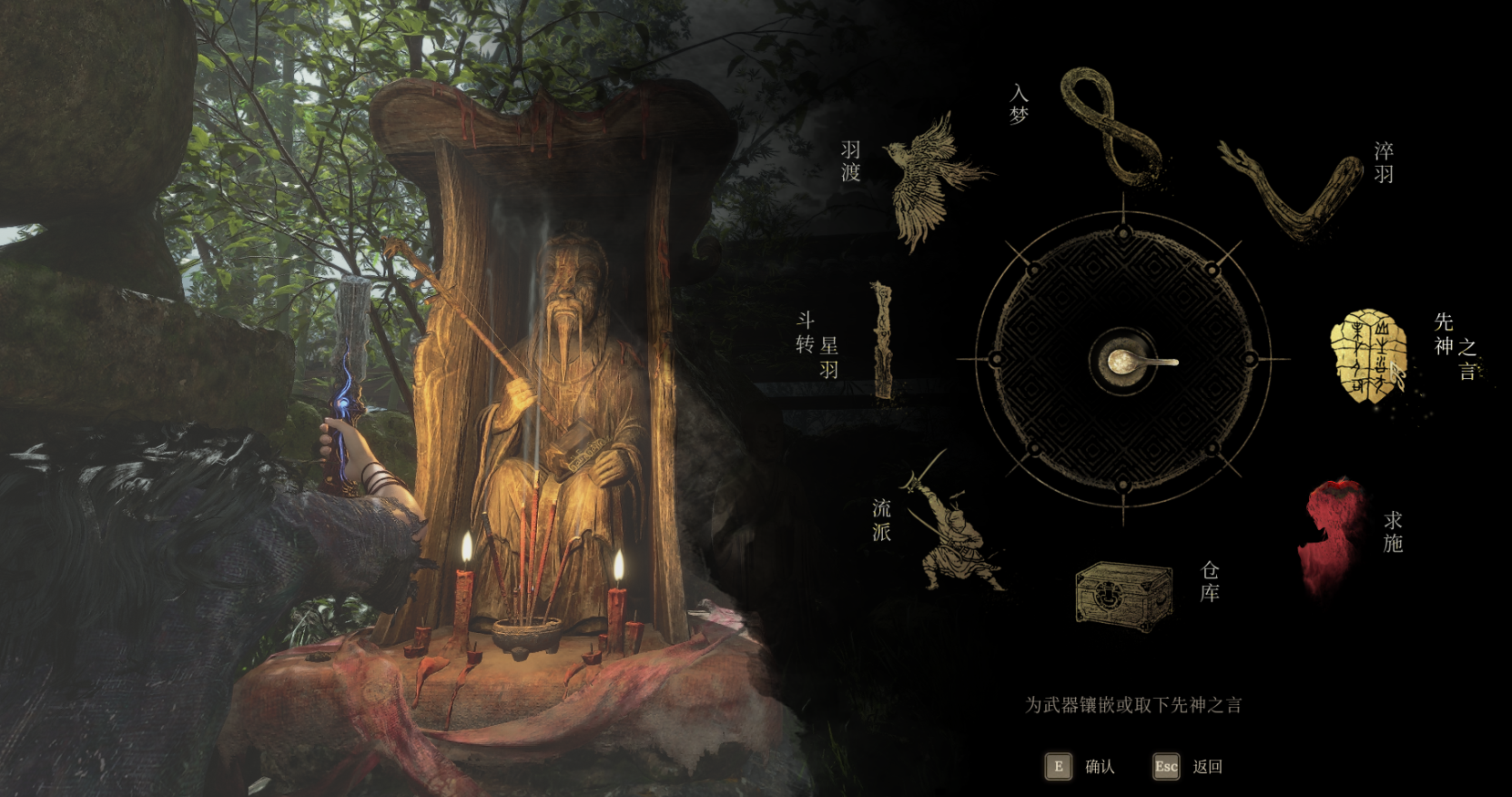Click the E key prompt icon
Viewport: 1512px width, 797px height.
pyautogui.click(x=1058, y=767)
